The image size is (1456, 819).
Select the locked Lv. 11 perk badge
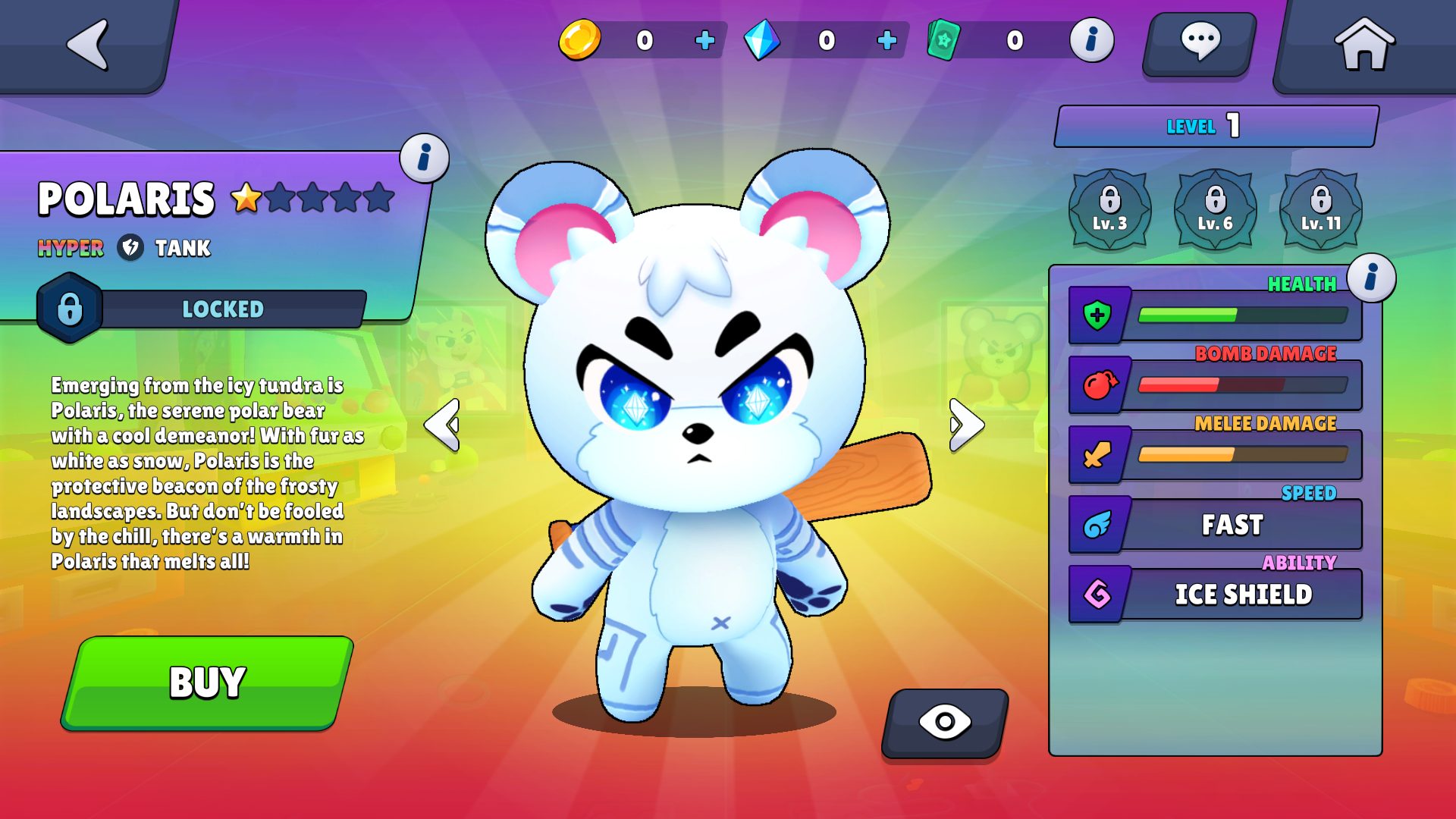(1320, 209)
